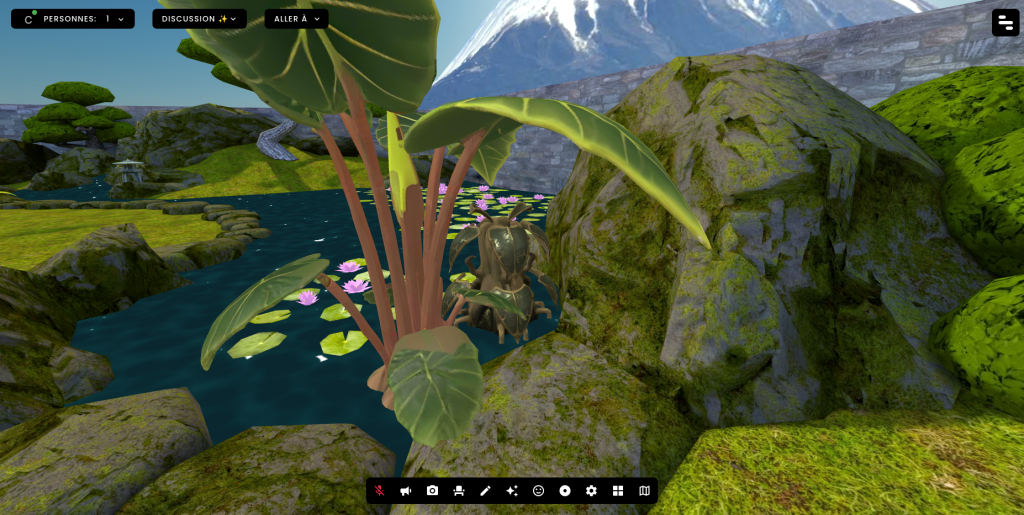Unmute the red microphone icon
The height and width of the screenshot is (515, 1024).
380,491
